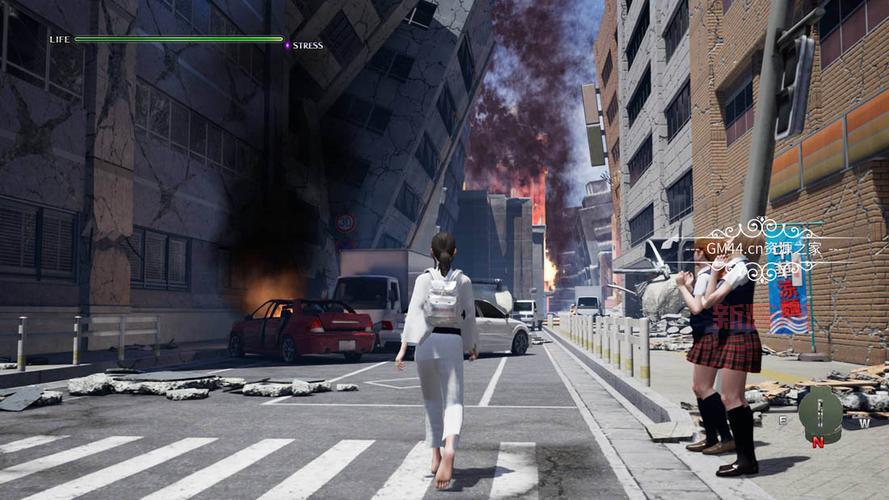Click the compass in the corner

pos(820,413)
